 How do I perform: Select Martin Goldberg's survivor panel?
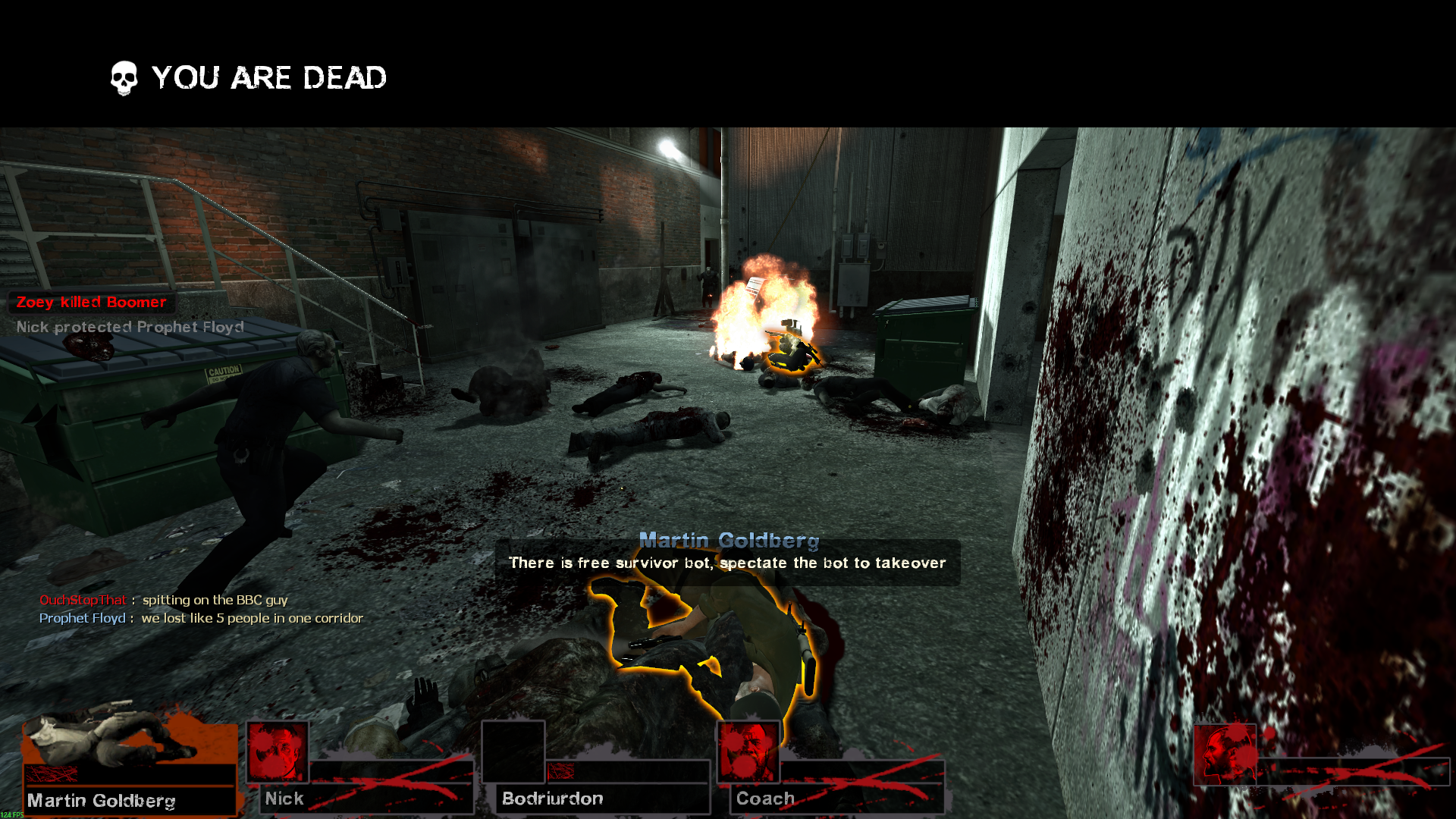click(x=129, y=766)
